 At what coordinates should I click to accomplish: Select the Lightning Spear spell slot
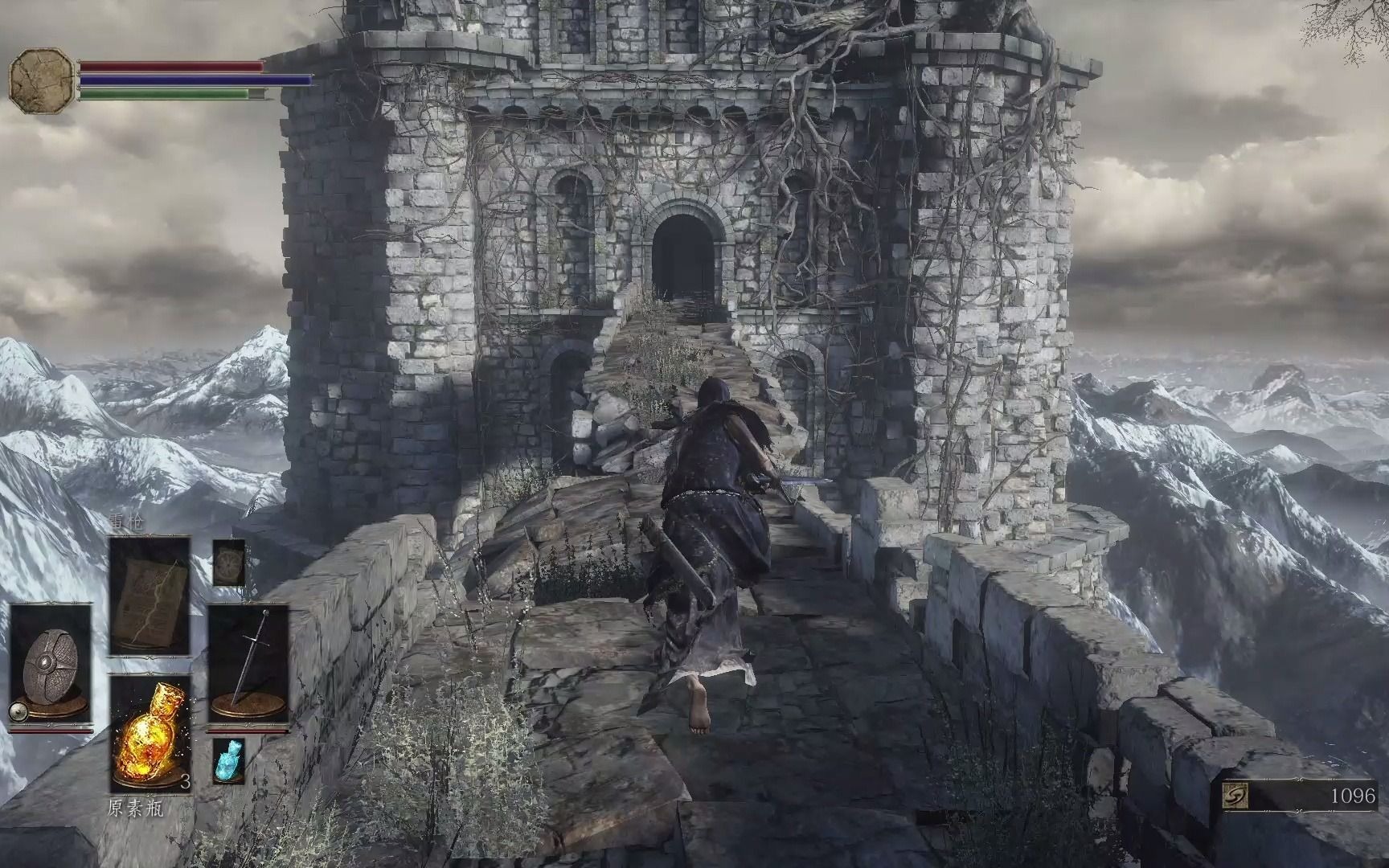(150, 596)
